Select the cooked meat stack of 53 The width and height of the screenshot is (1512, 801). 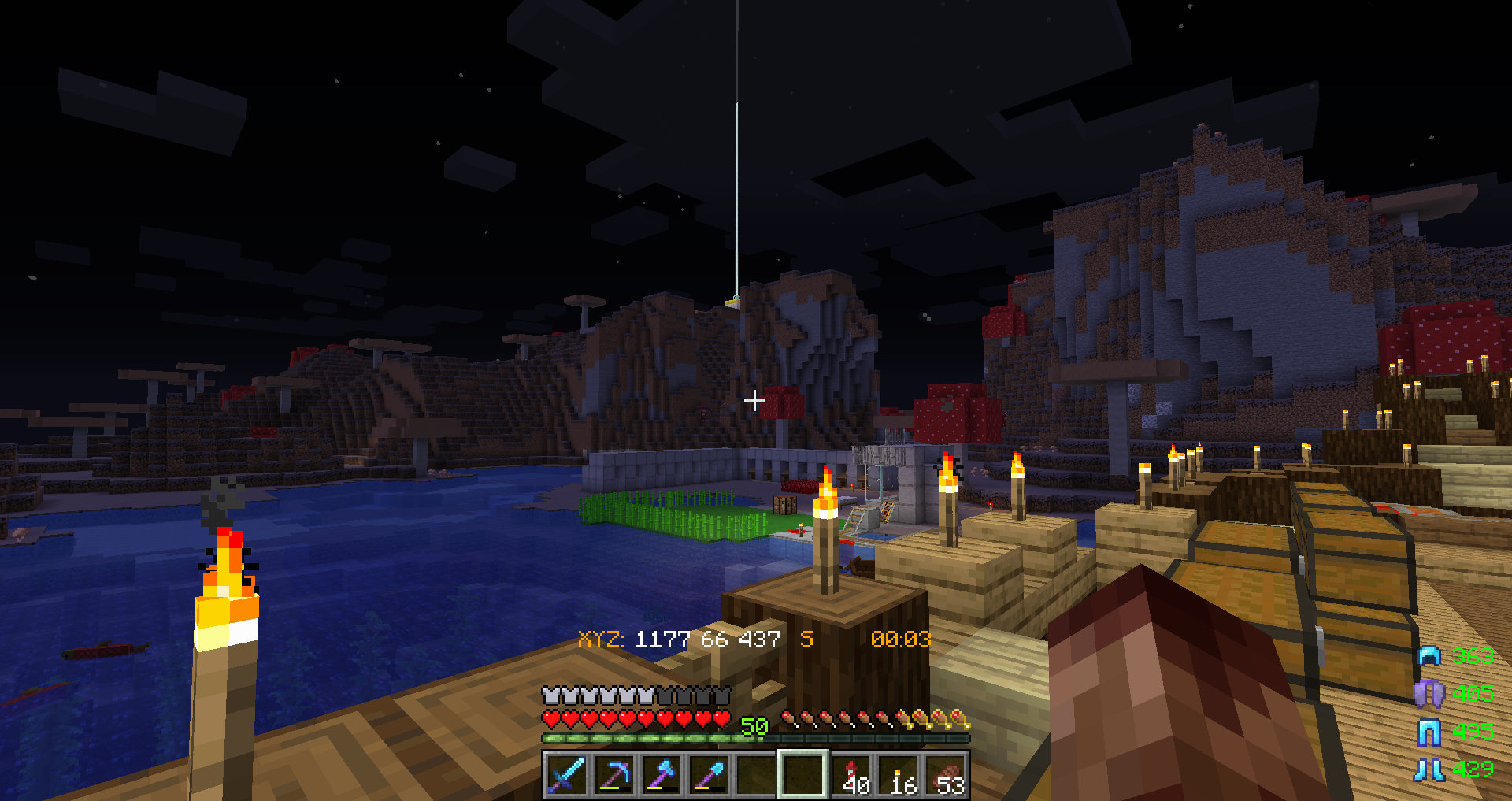(x=947, y=774)
